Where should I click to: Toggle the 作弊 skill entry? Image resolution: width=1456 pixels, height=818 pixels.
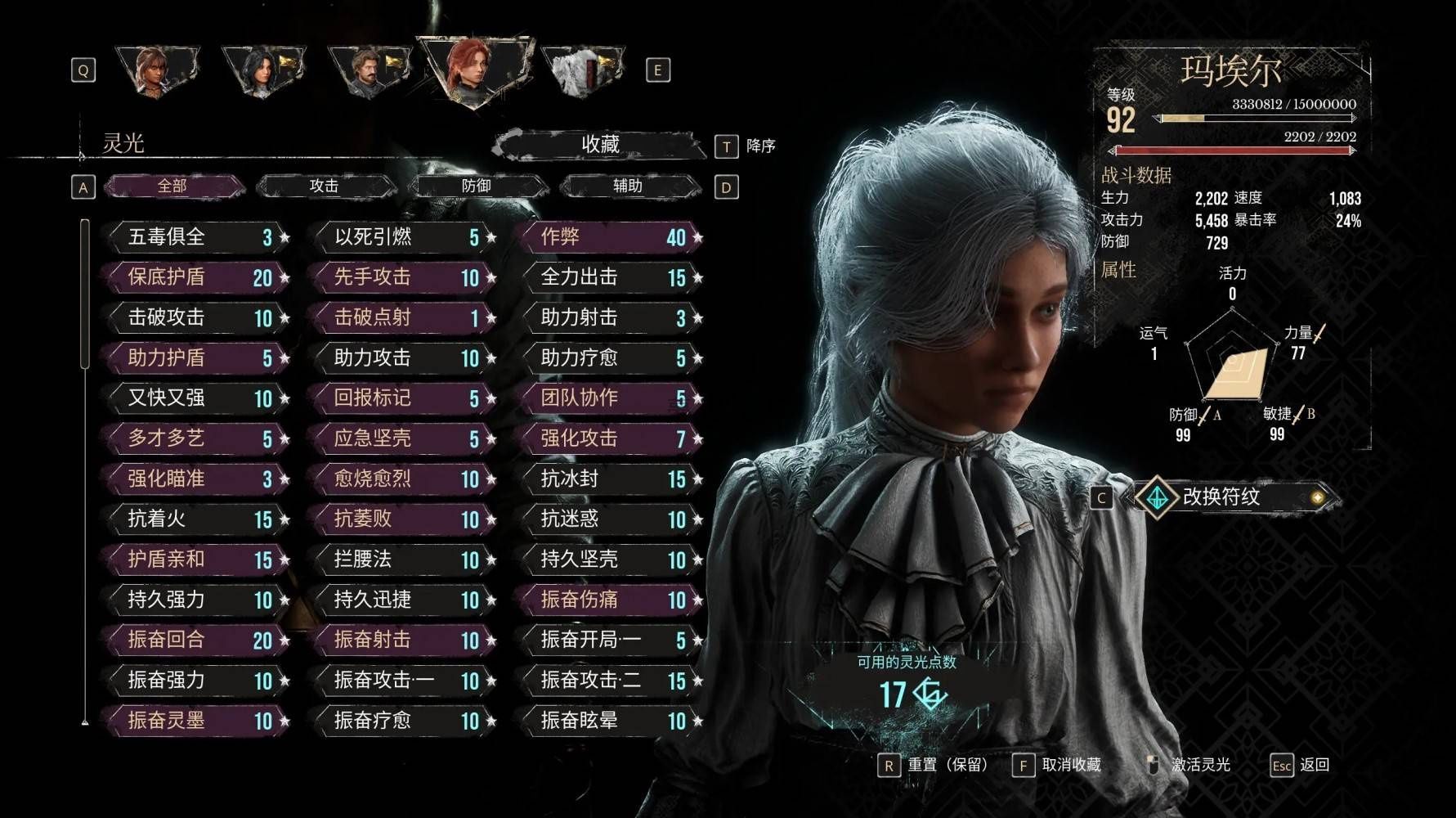tap(609, 237)
